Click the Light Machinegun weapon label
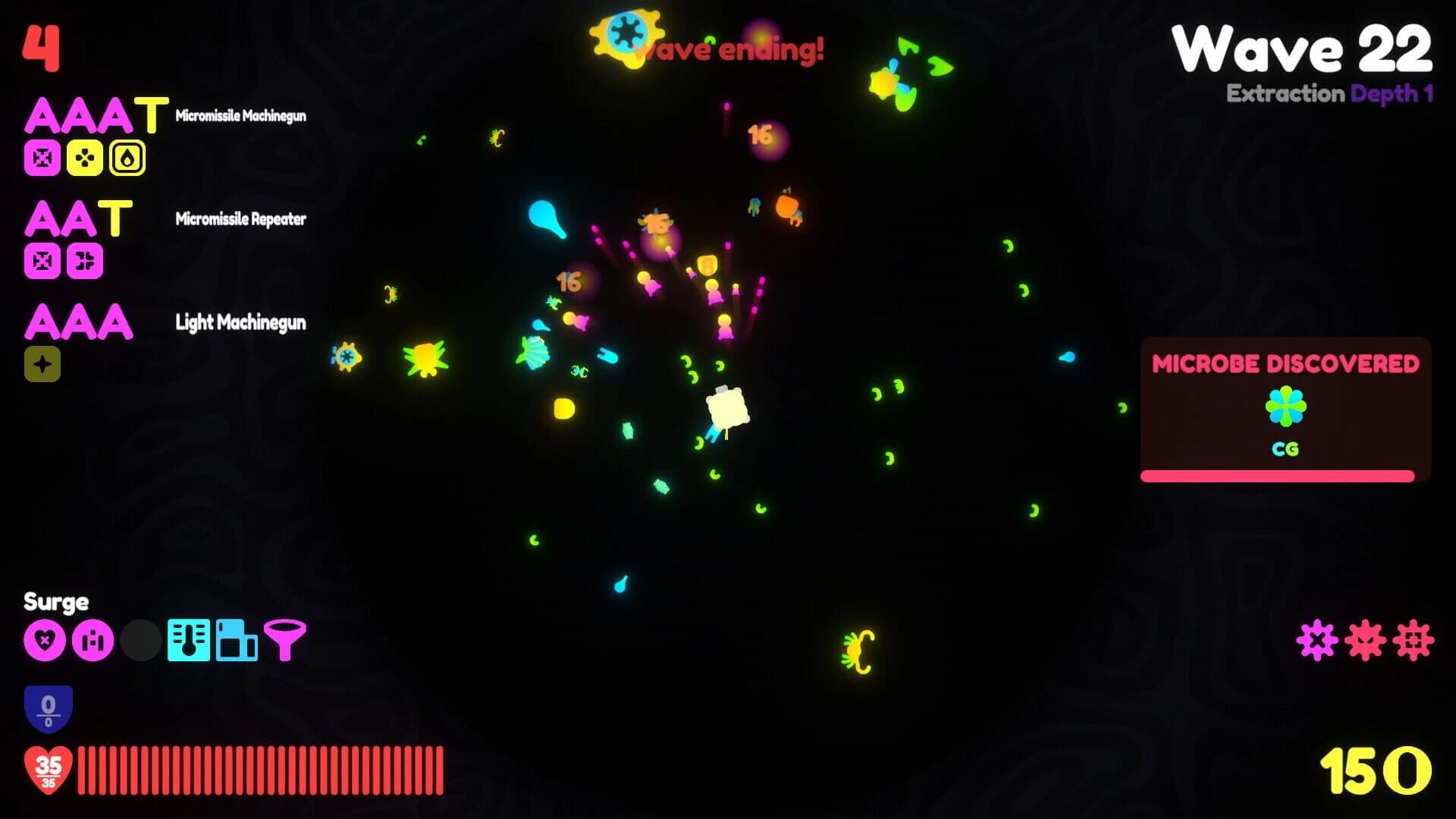 (240, 323)
